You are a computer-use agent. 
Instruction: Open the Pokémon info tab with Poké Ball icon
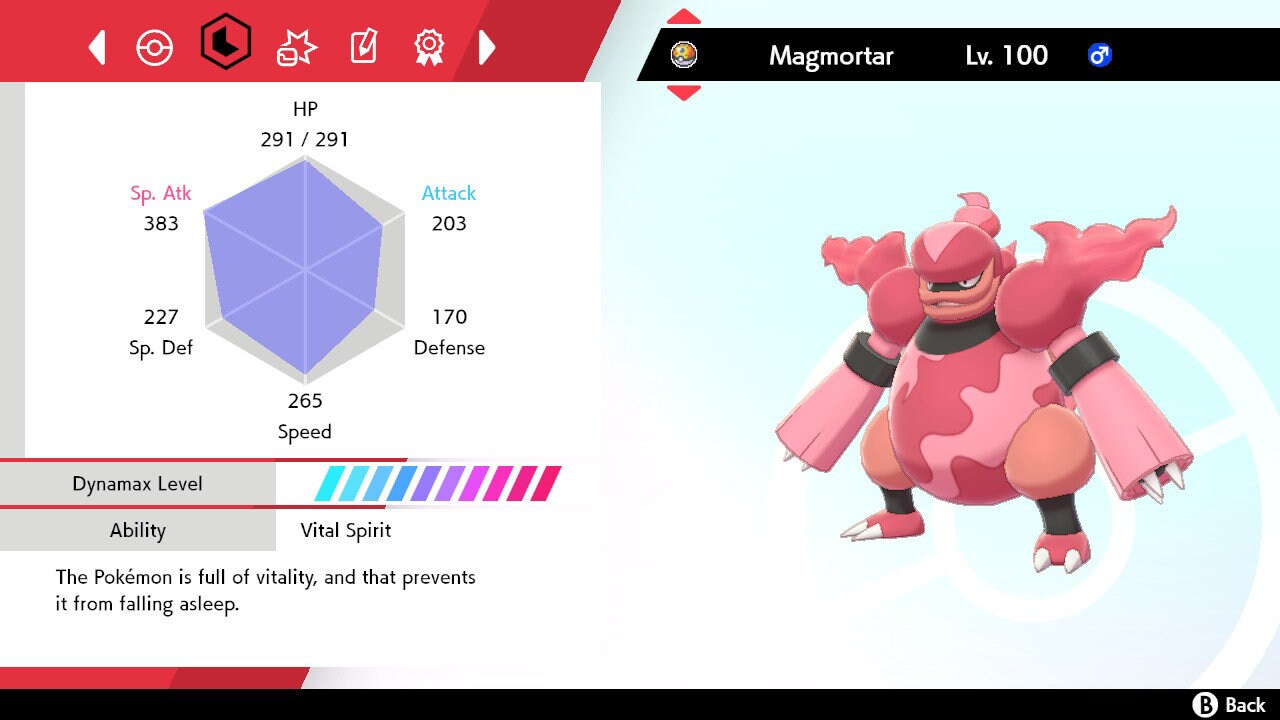pos(155,46)
